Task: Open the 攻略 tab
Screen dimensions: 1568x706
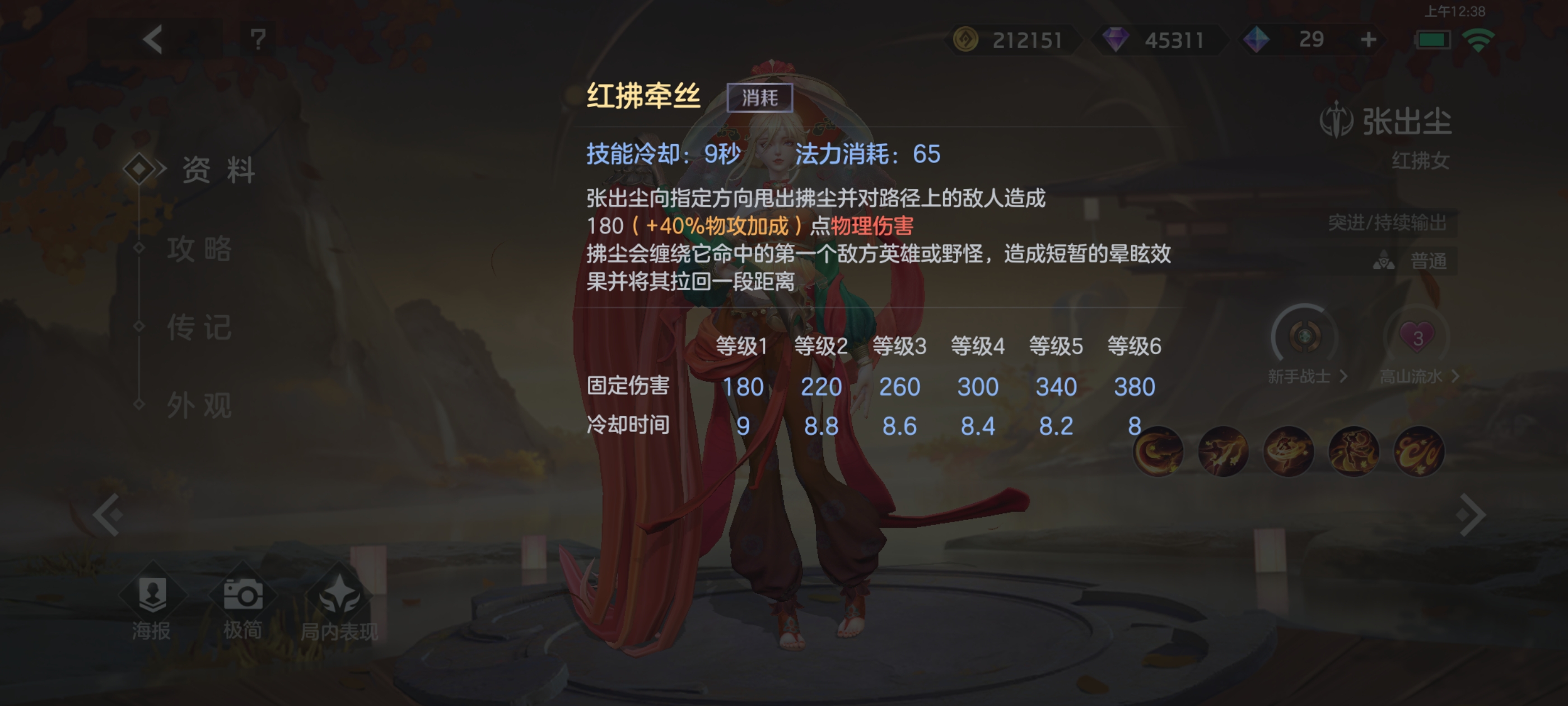Action: 200,250
